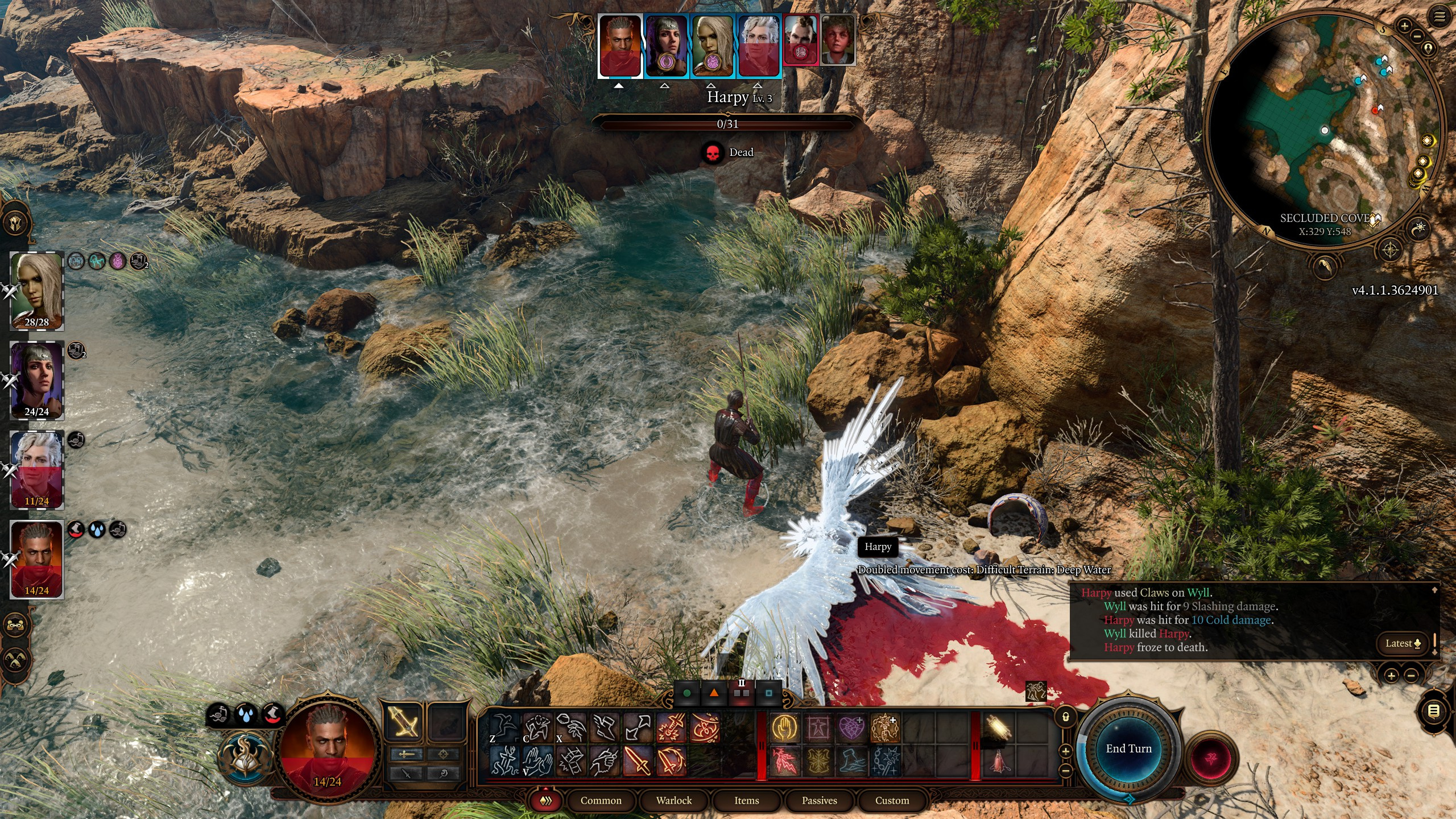The width and height of the screenshot is (1456, 819).
Task: Open the Secluded Cove minimap
Action: pos(1324,131)
